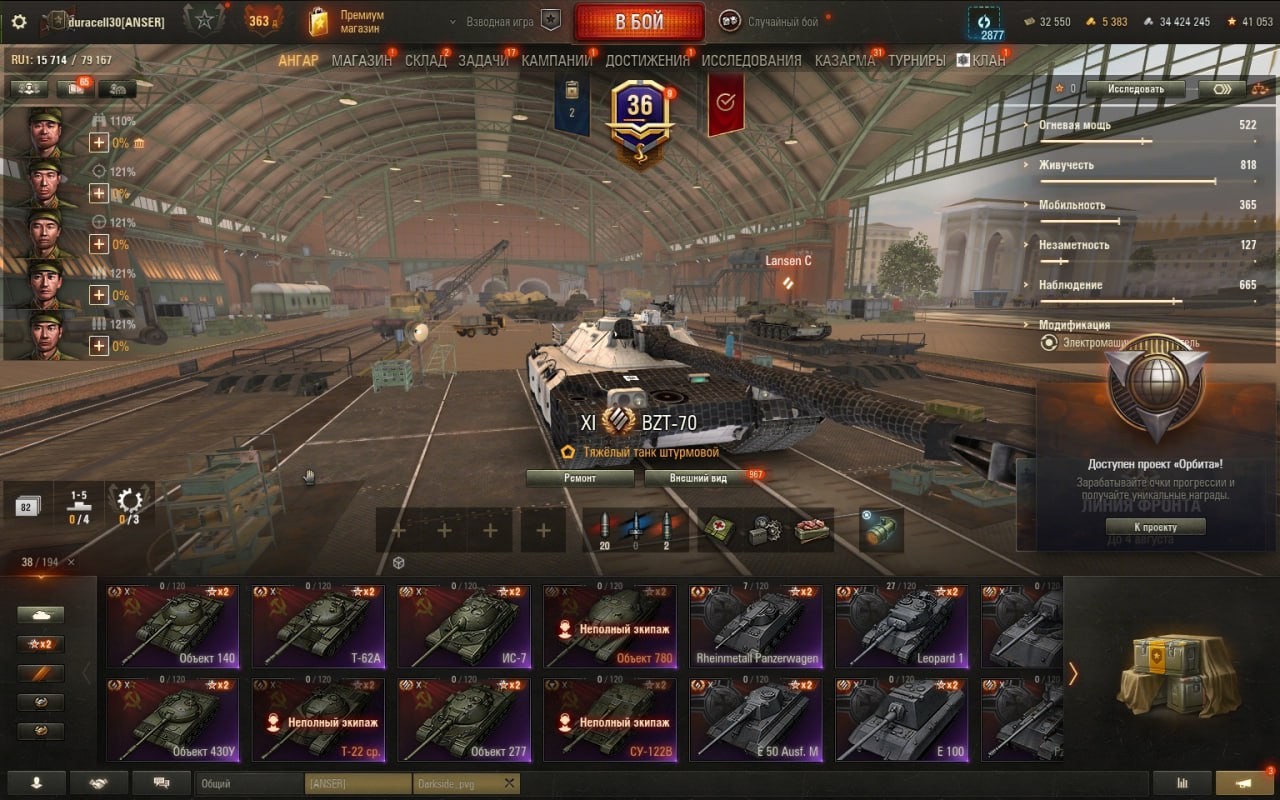Open the ТУРНИРЫ tab
This screenshot has width=1280, height=800.
(x=916, y=60)
